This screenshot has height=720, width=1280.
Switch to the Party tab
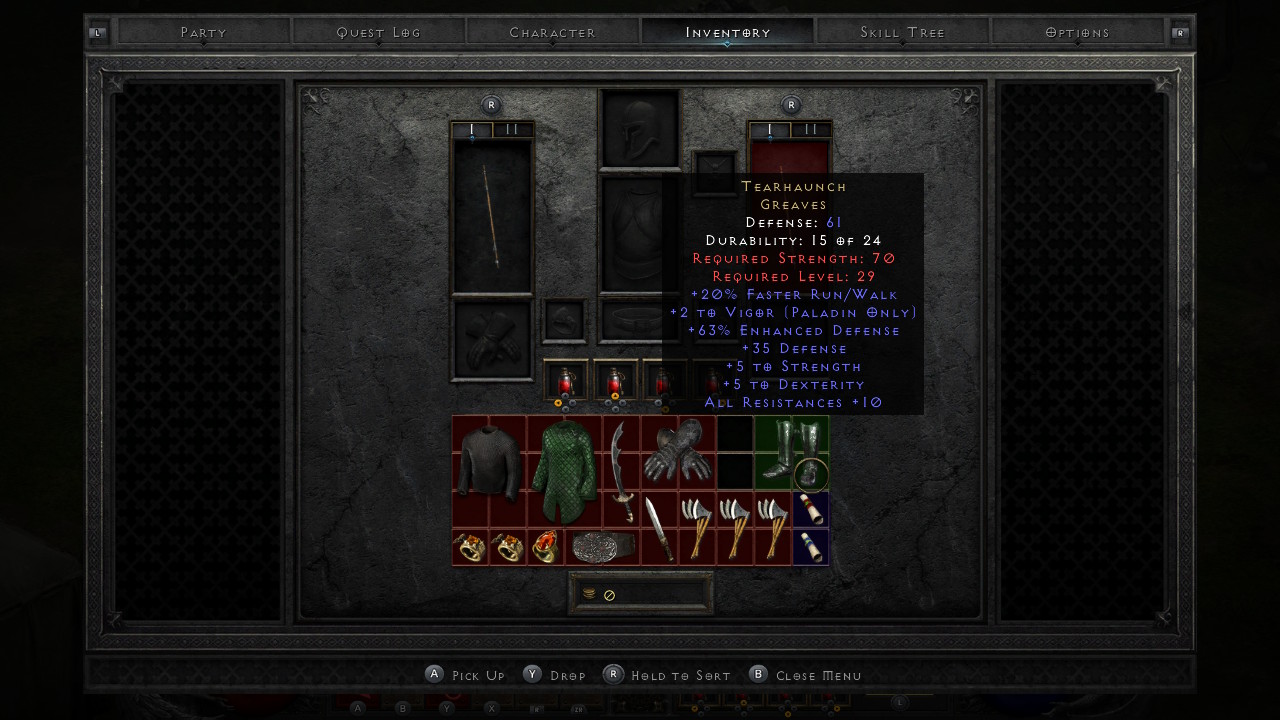pos(204,32)
